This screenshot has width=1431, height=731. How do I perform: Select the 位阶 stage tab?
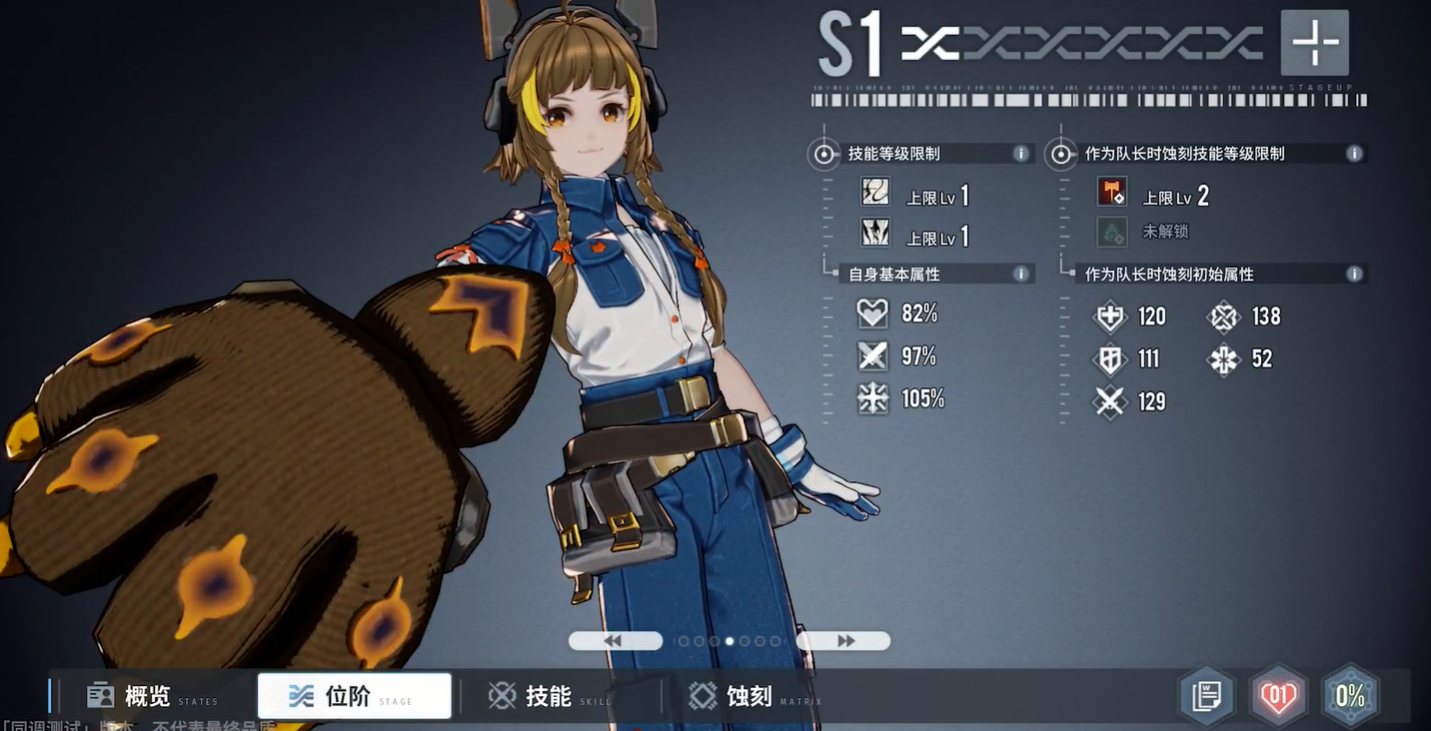pos(354,696)
